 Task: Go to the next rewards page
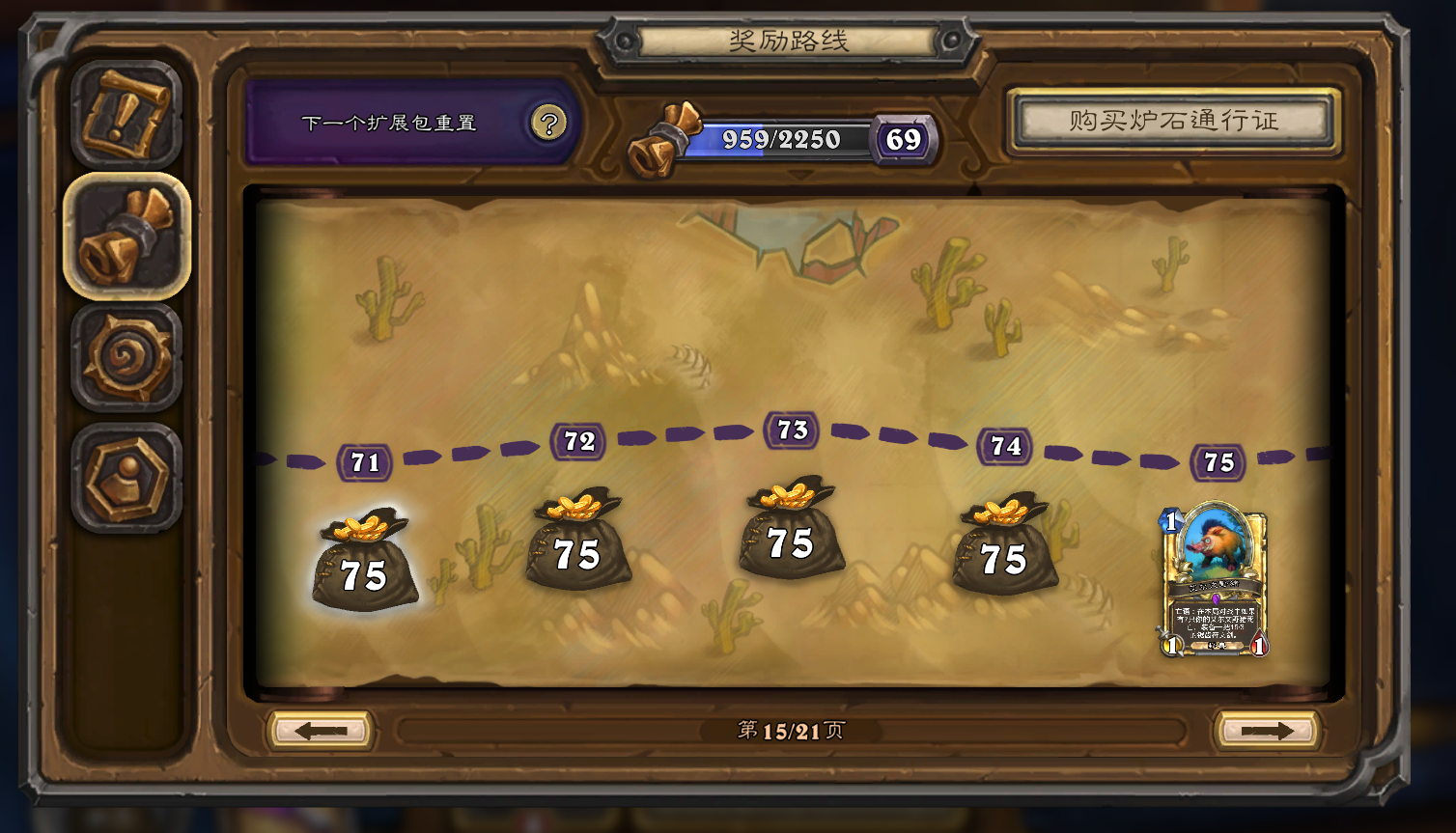(1267, 731)
